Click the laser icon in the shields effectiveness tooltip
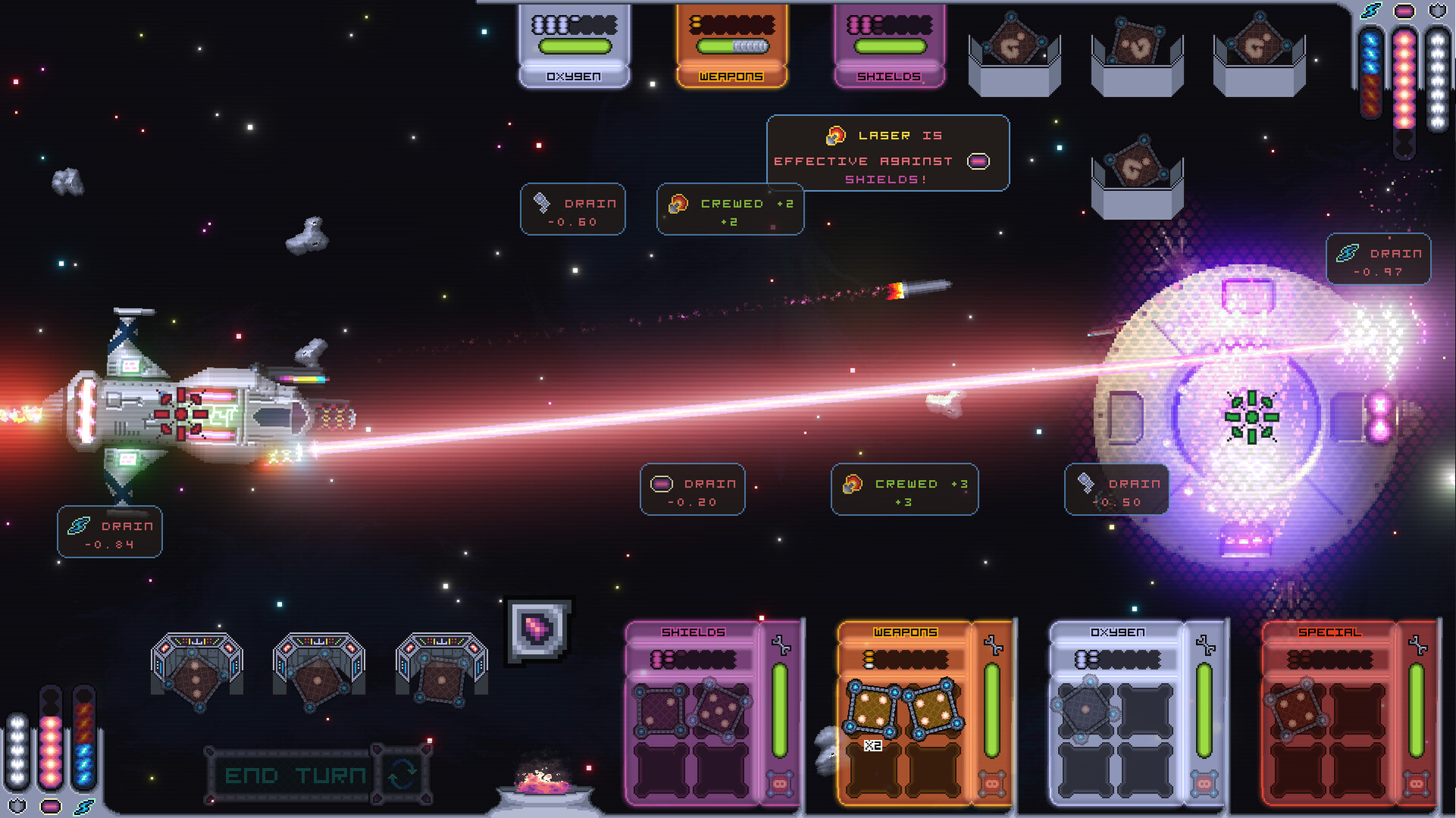1456x818 pixels. coord(836,135)
